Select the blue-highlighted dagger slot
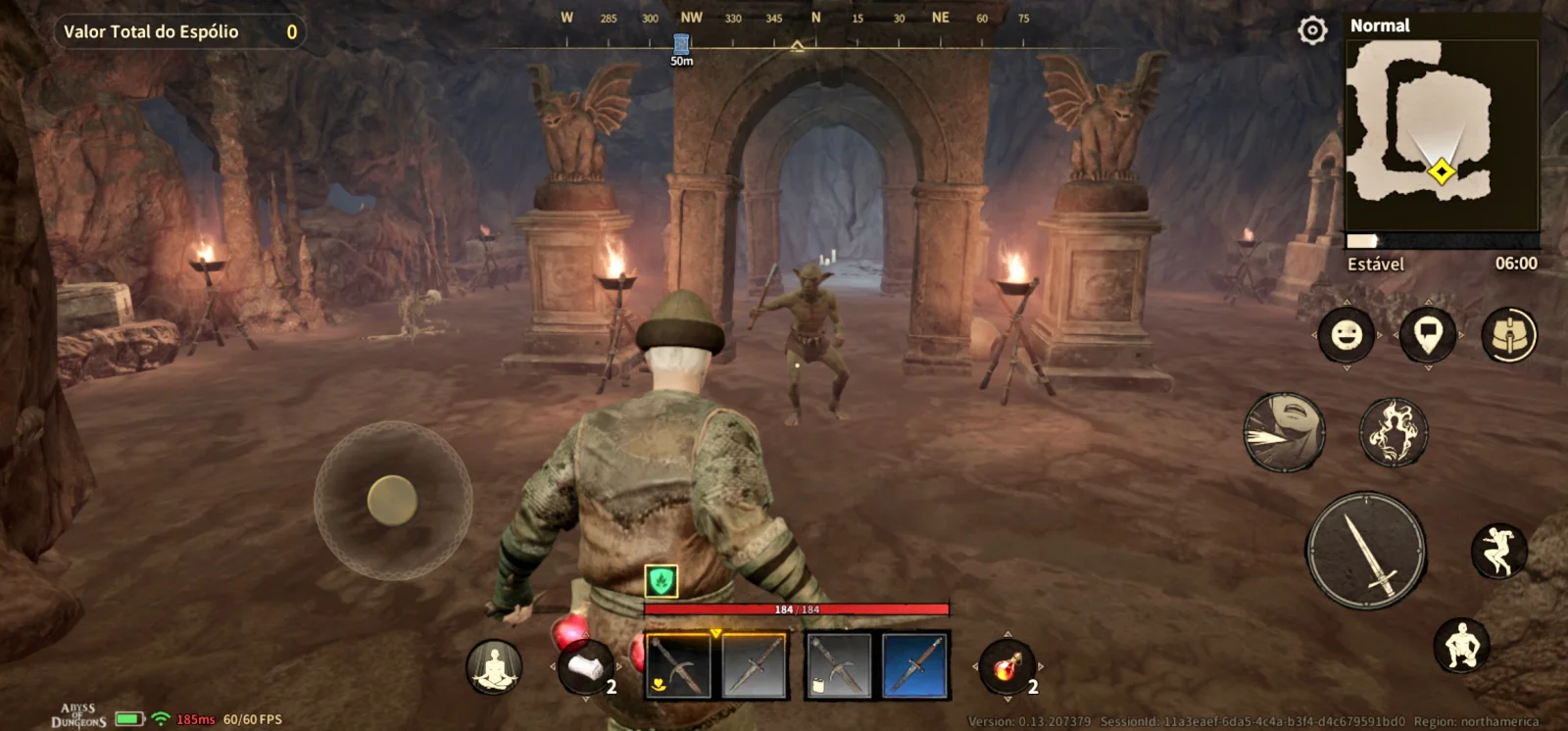Screen dimensions: 1568x731 914,666
